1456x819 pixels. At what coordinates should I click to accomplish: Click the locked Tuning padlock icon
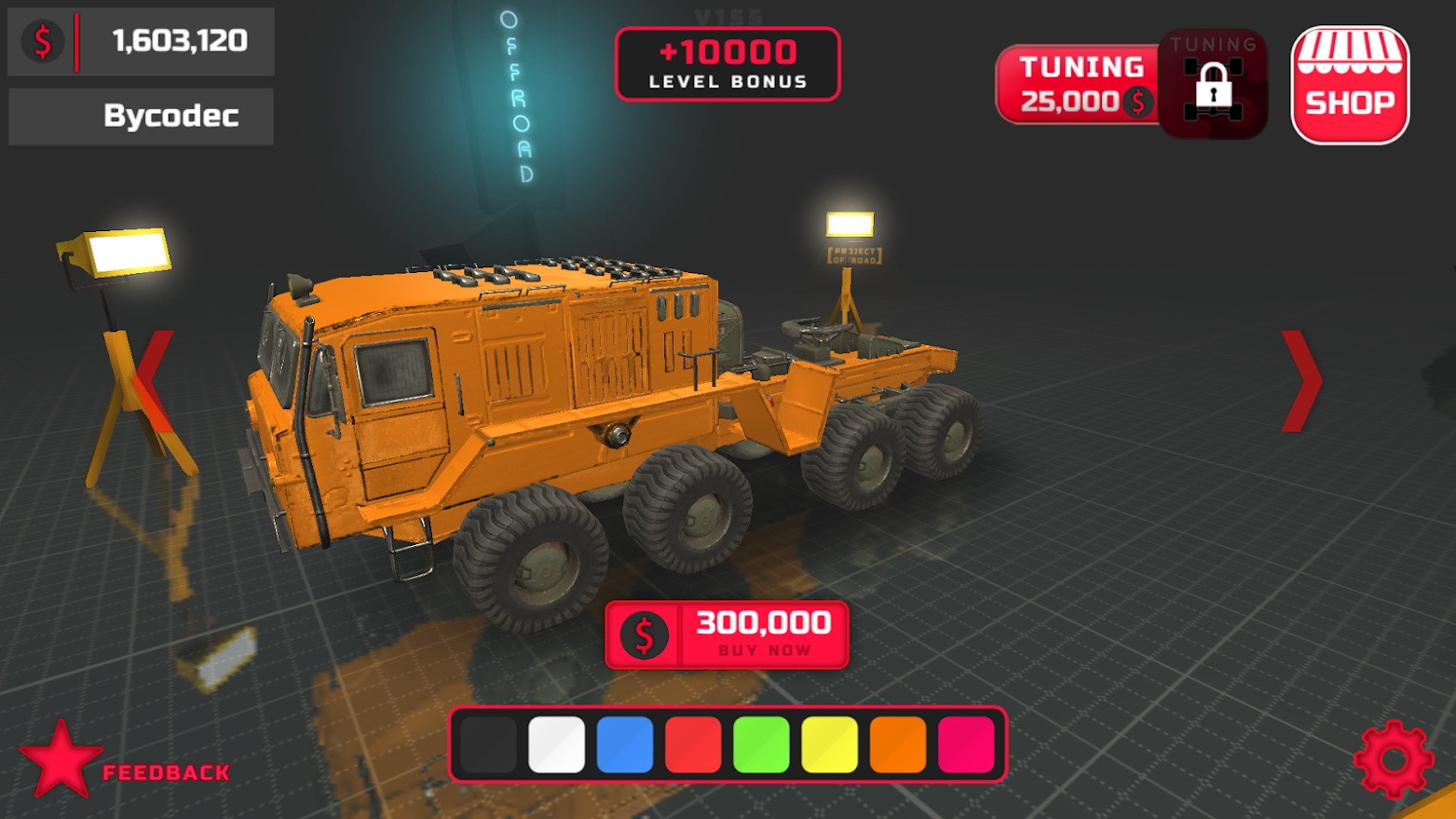1213,87
